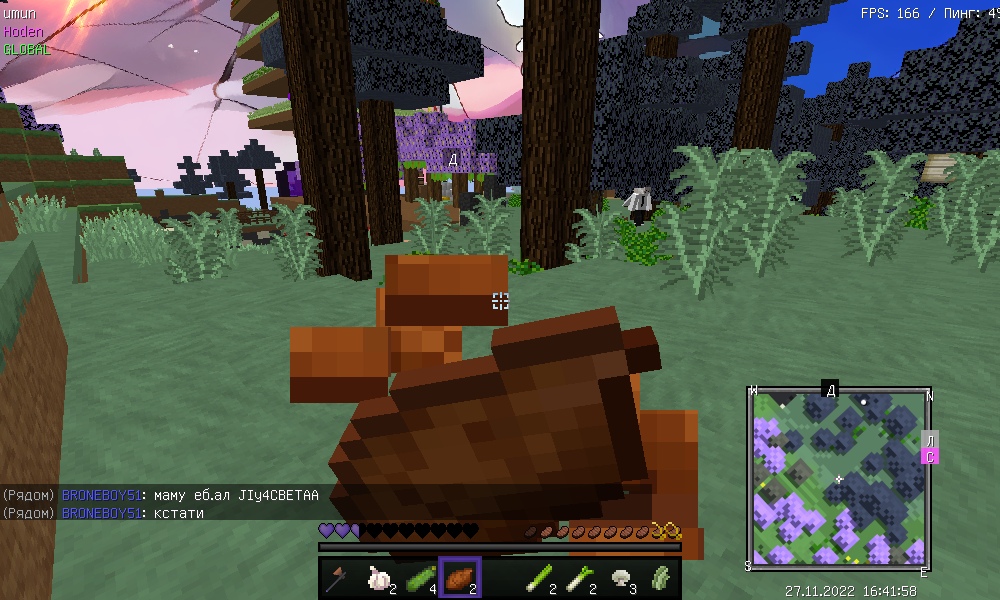Choose the green cucumber slot

419,577
